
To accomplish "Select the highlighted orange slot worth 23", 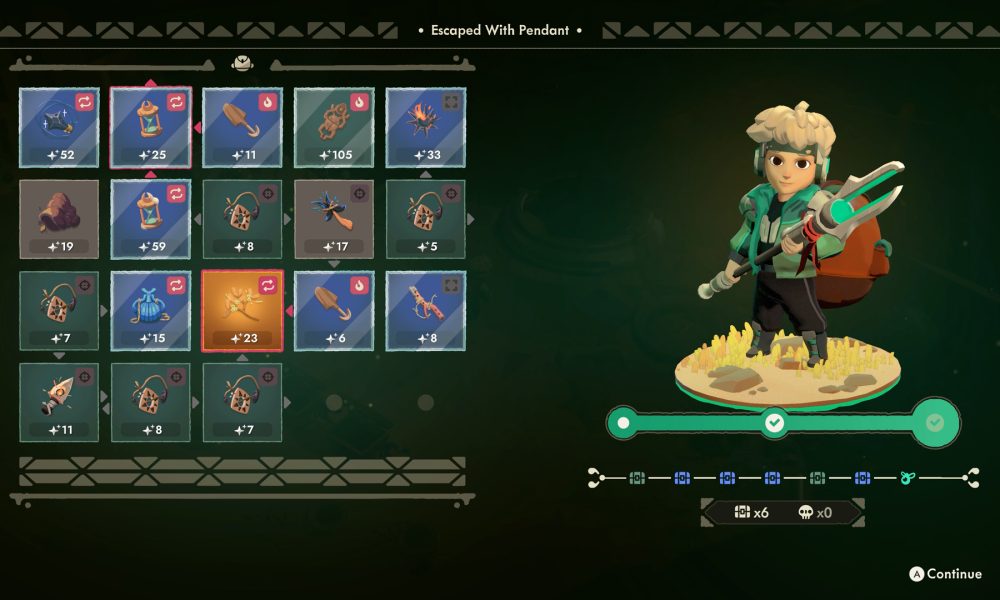I will point(243,311).
